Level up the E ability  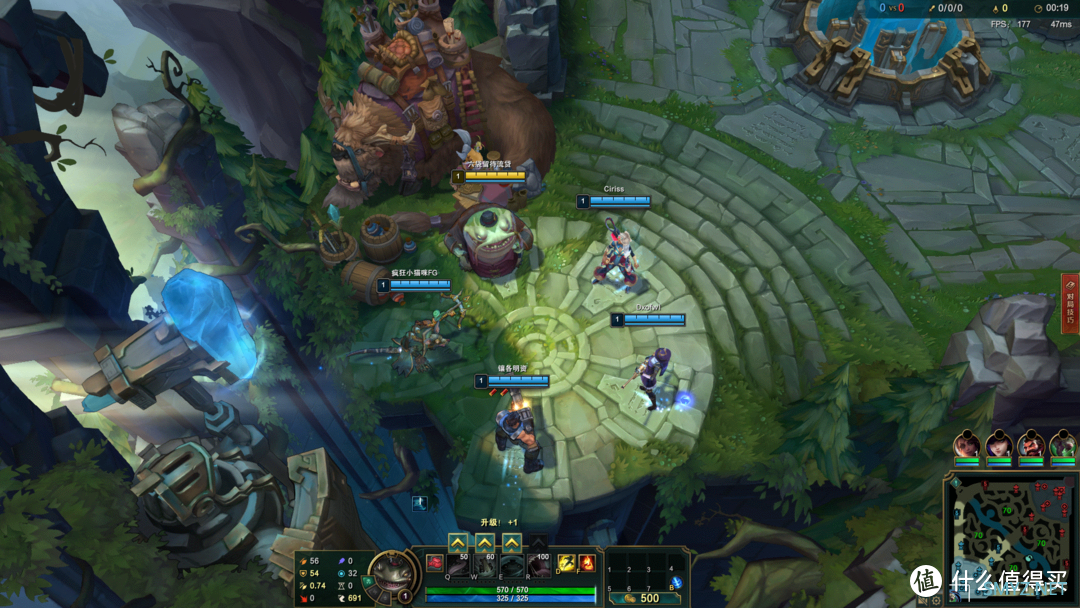pos(512,543)
